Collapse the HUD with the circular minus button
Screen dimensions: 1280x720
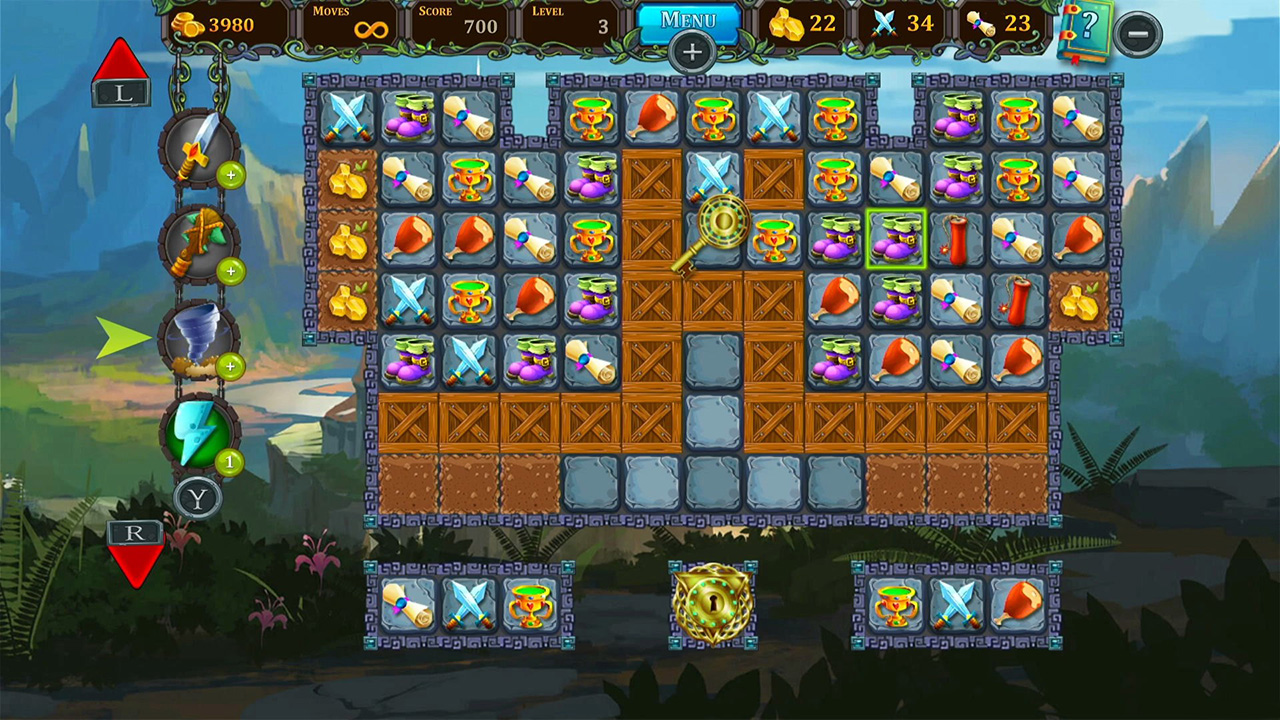click(1138, 35)
